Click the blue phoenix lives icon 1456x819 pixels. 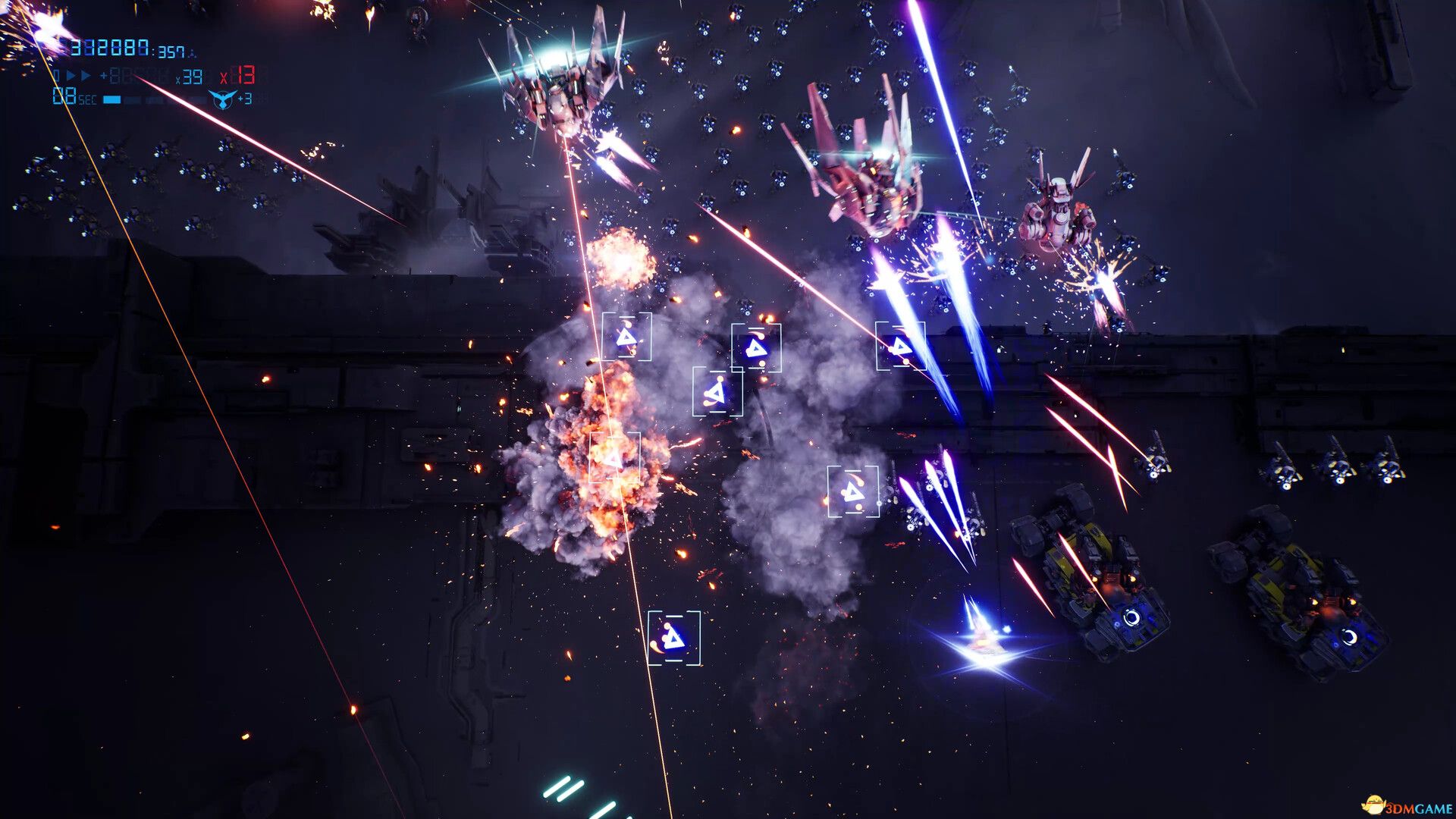click(222, 99)
